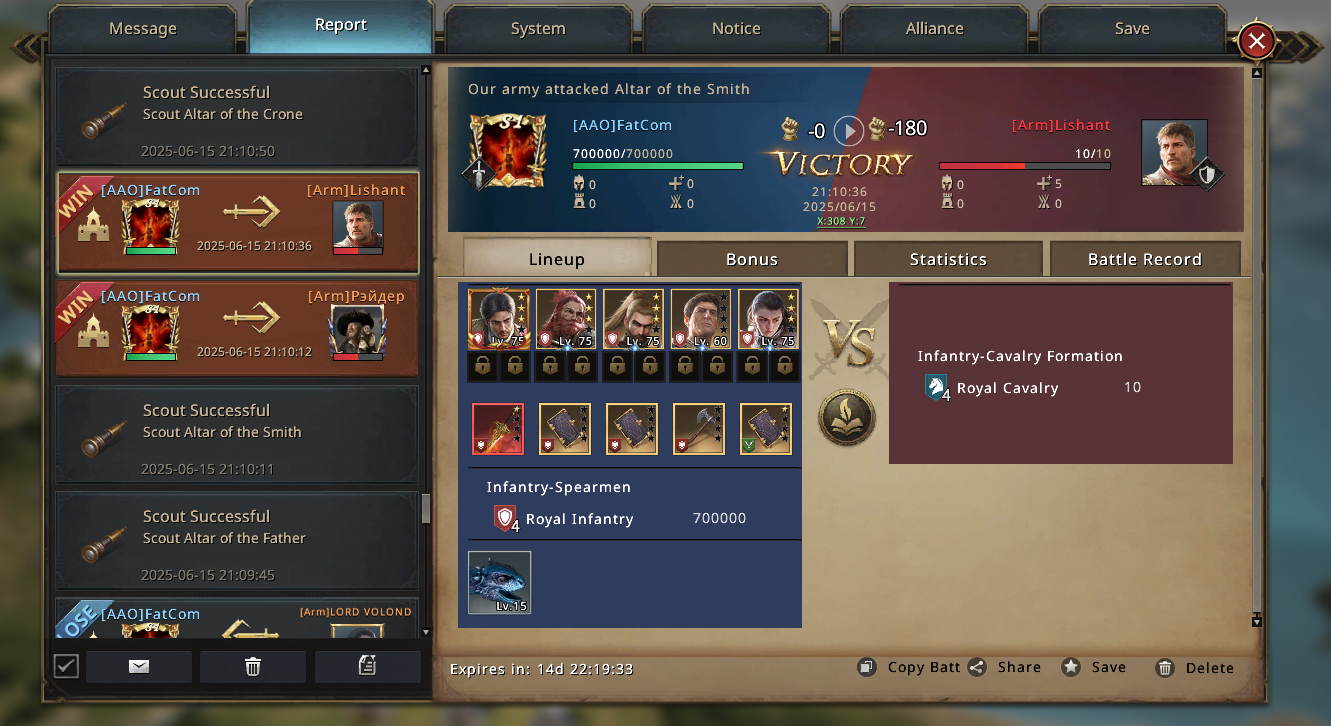
Task: Delete this battle report
Action: [1195, 668]
